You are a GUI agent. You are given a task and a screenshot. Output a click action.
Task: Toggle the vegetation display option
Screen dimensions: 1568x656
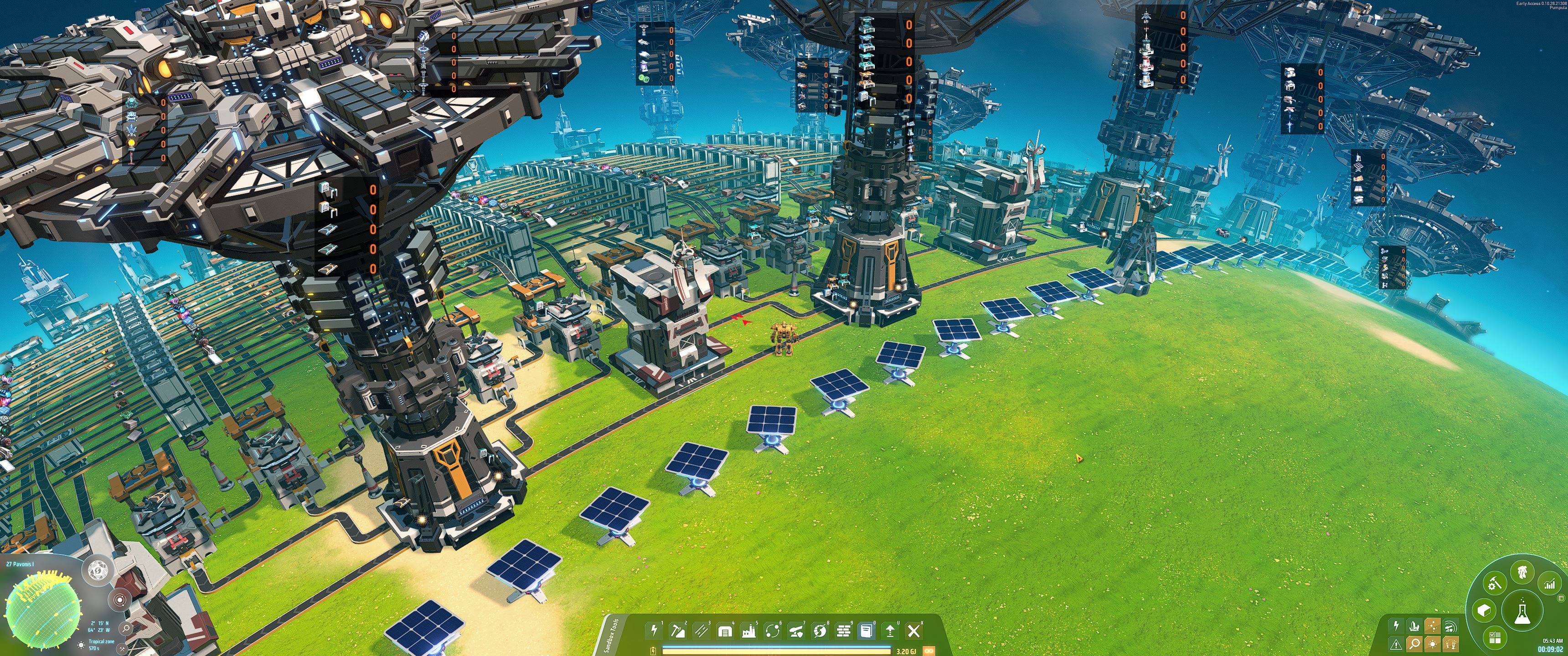1450,644
